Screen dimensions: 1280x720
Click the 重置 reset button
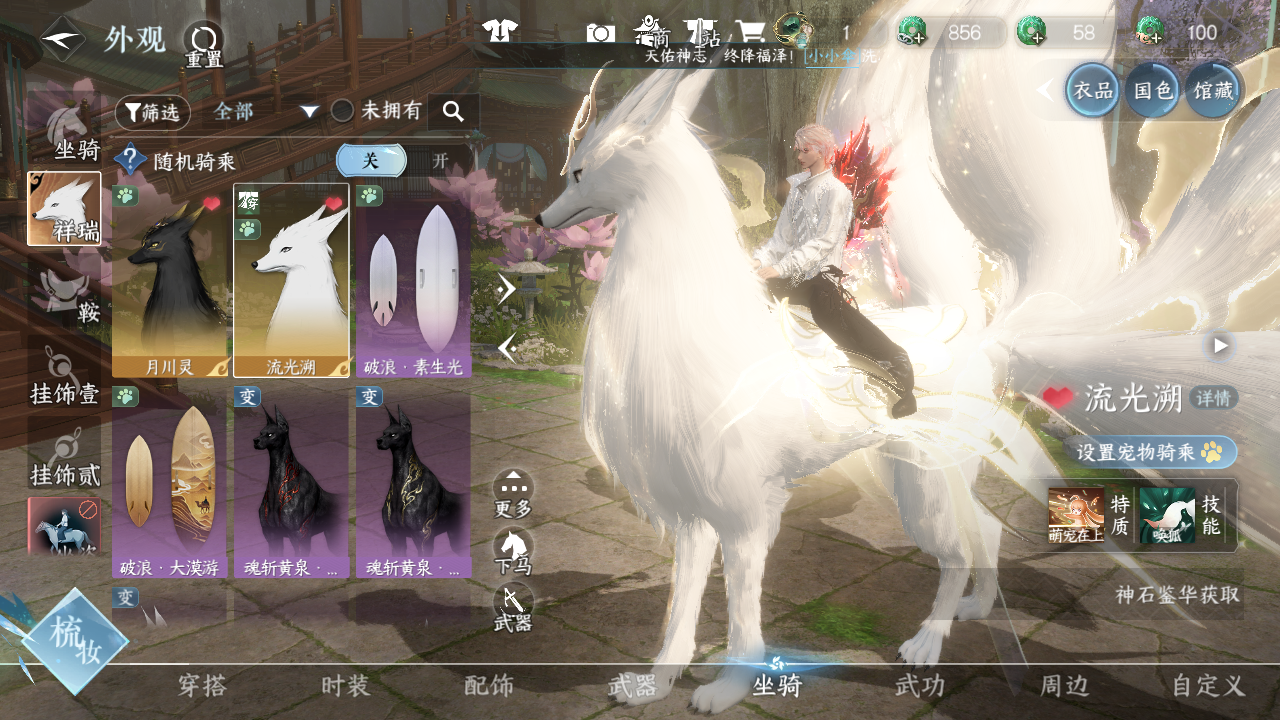coord(204,44)
